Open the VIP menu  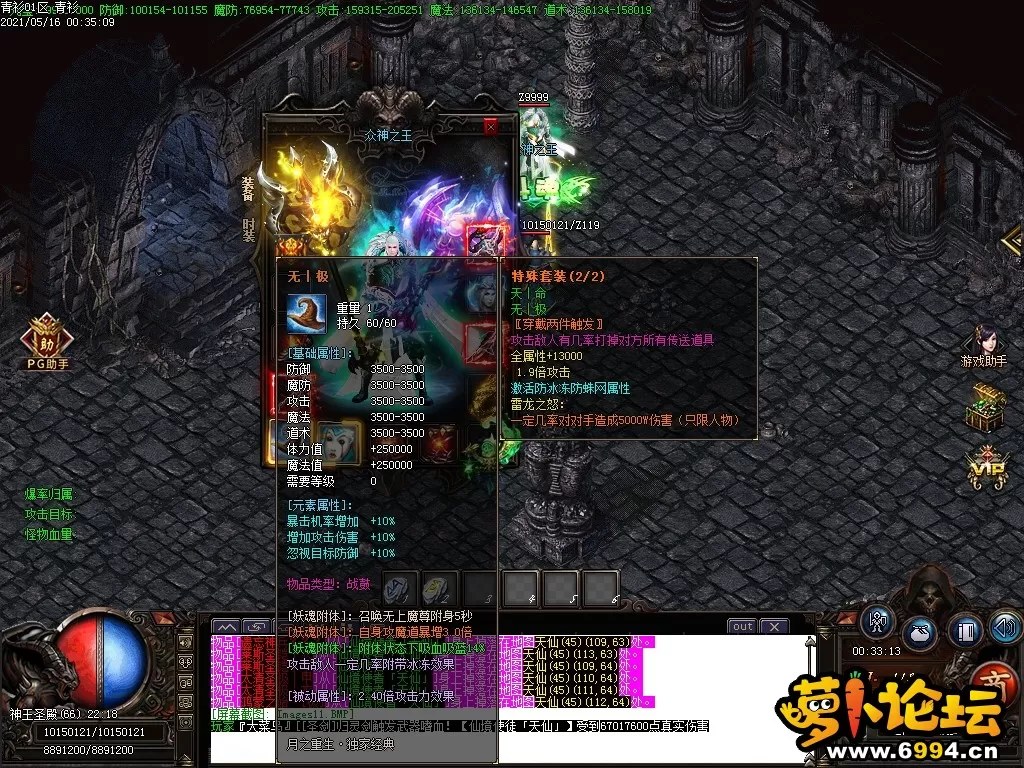click(984, 468)
